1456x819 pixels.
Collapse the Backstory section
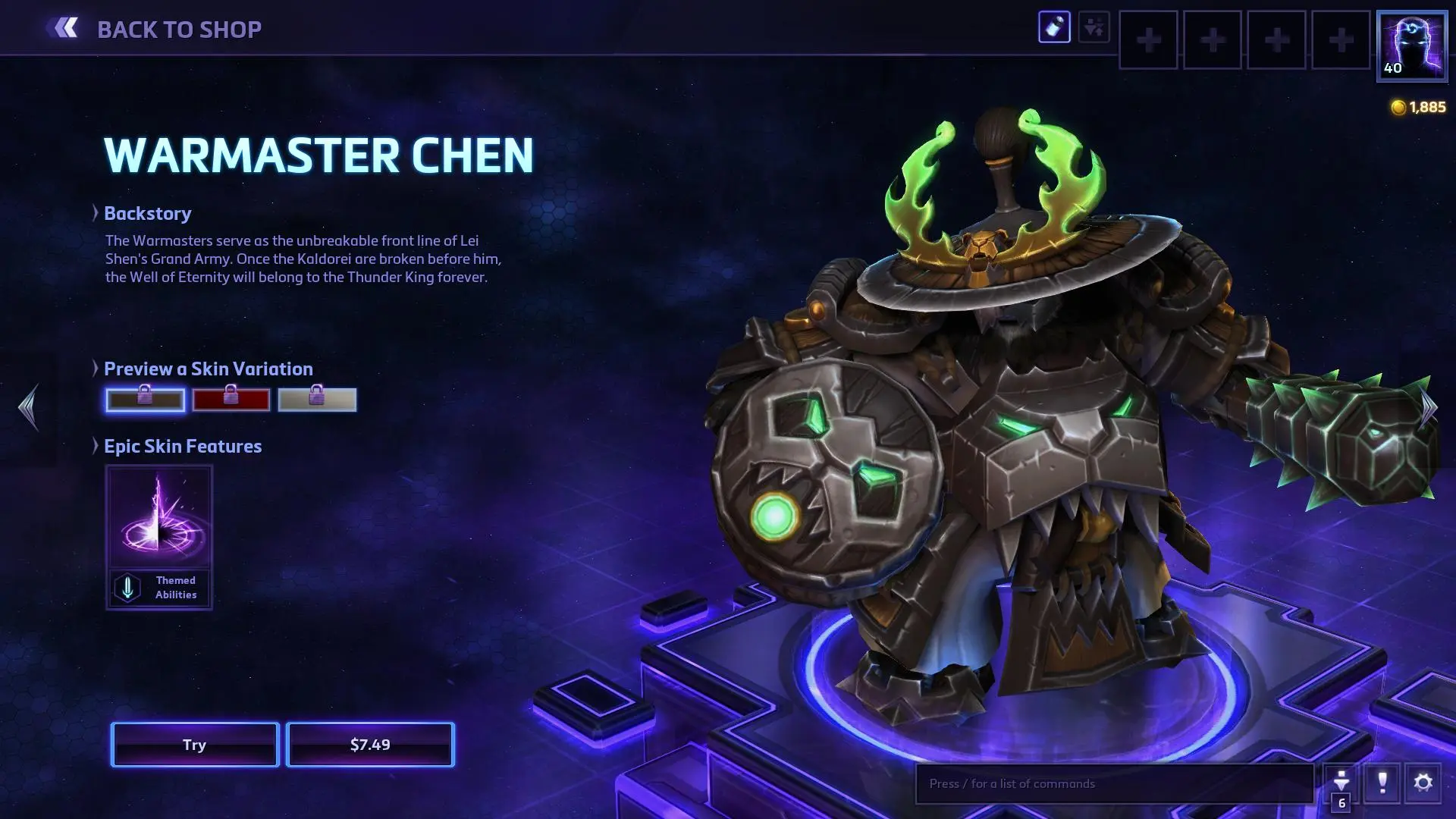point(96,213)
